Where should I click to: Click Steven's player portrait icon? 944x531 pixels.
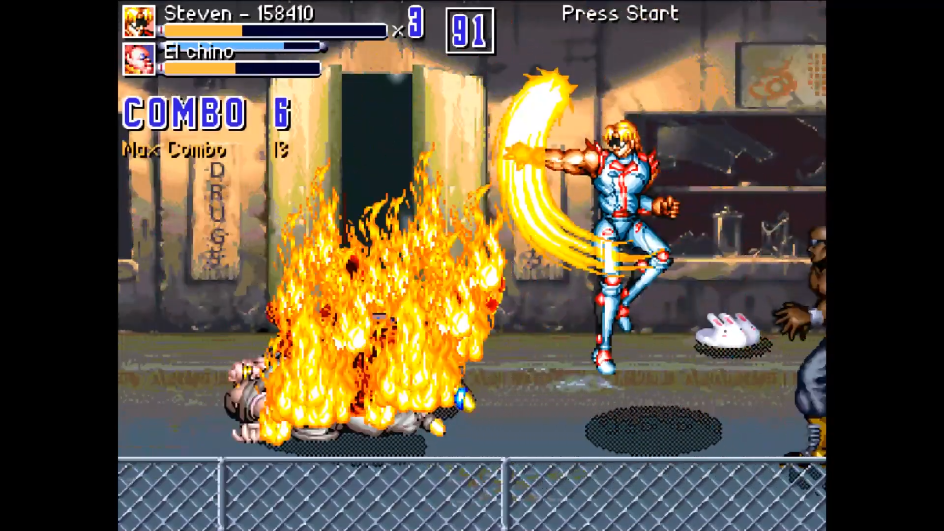pos(139,22)
